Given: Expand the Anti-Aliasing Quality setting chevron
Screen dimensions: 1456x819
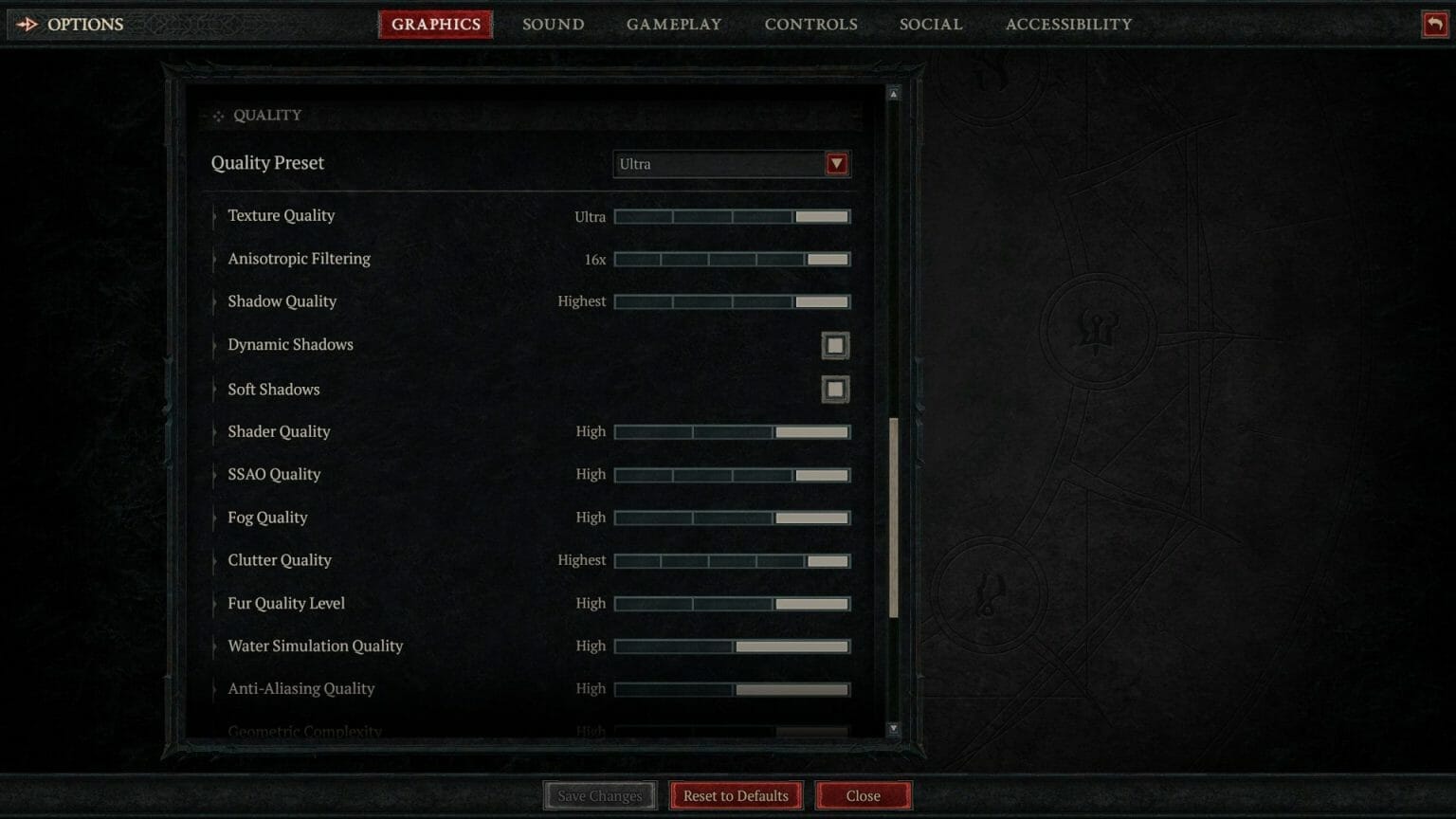Looking at the screenshot, I should [x=213, y=689].
